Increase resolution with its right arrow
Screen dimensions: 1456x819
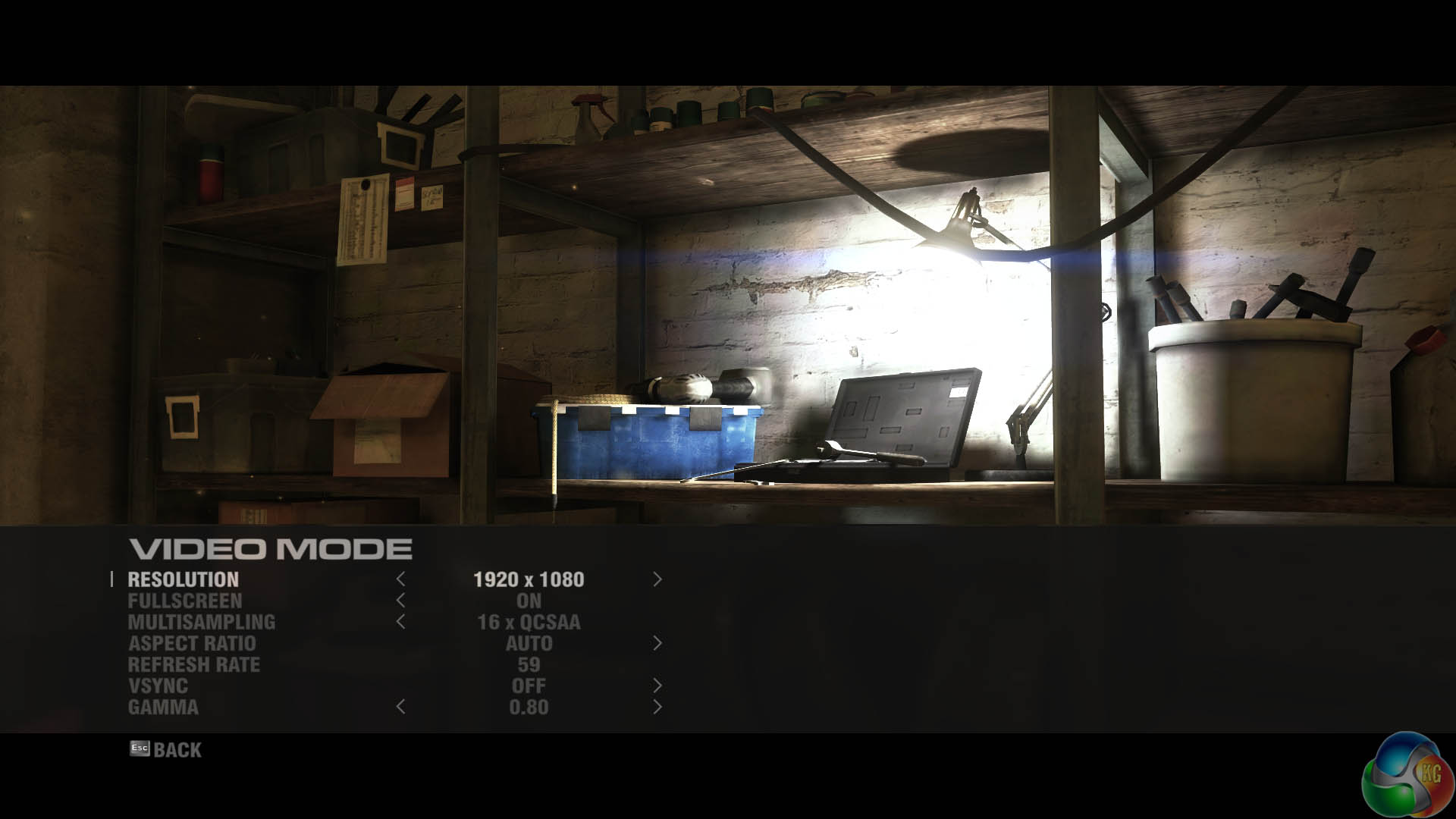click(x=657, y=580)
